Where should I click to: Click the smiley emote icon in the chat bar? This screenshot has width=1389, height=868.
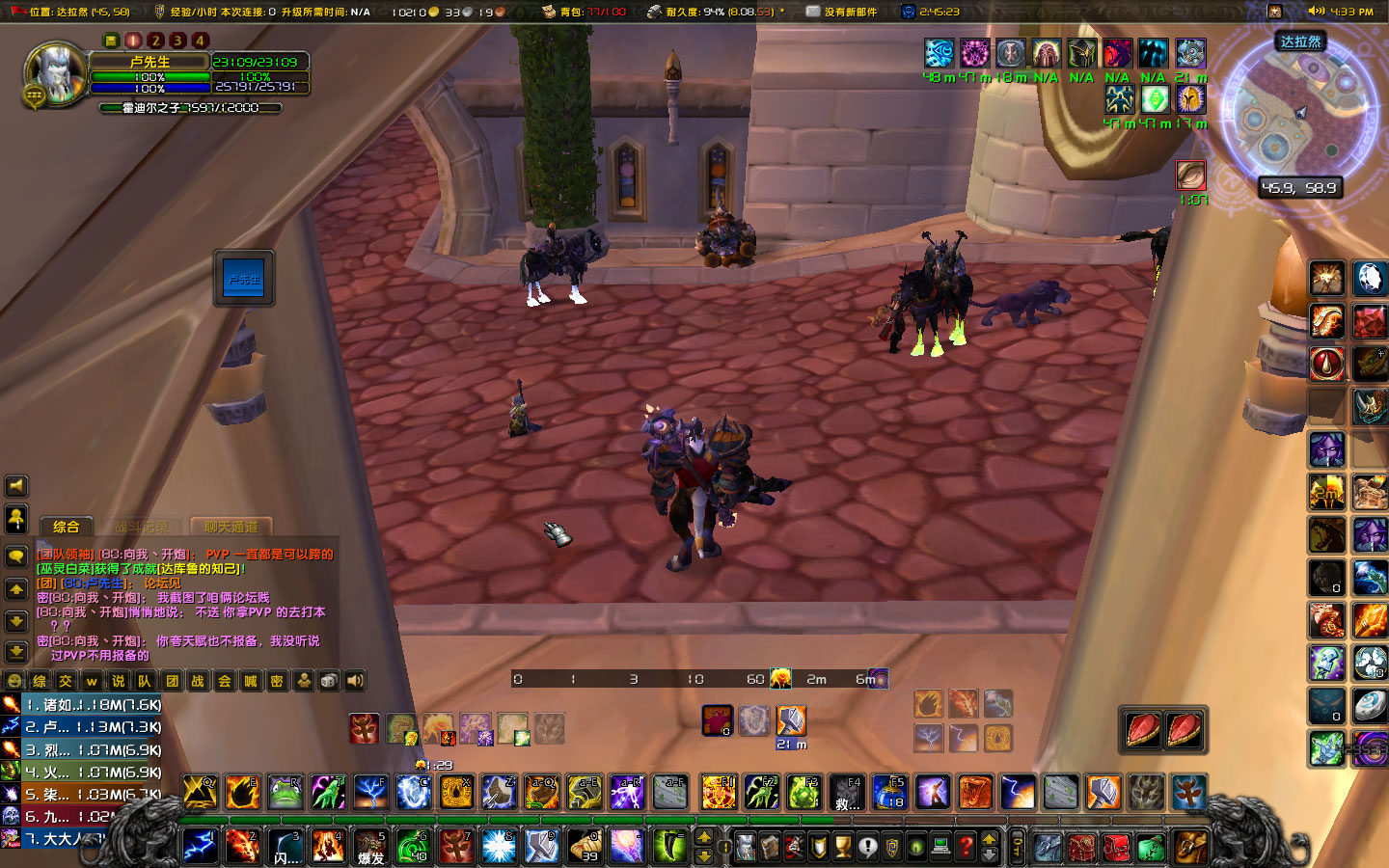click(14, 679)
